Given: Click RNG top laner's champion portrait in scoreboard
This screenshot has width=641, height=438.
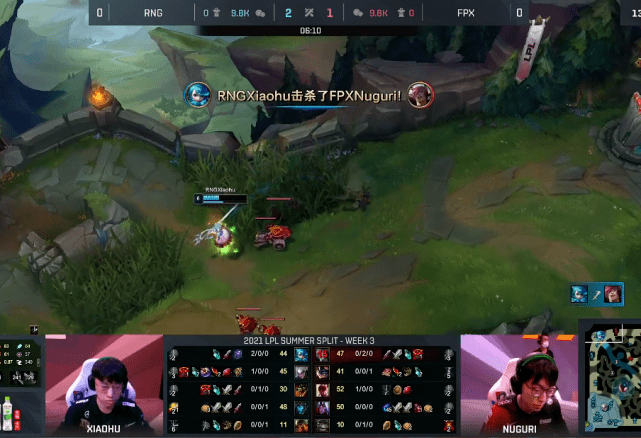Looking at the screenshot, I should click(301, 354).
